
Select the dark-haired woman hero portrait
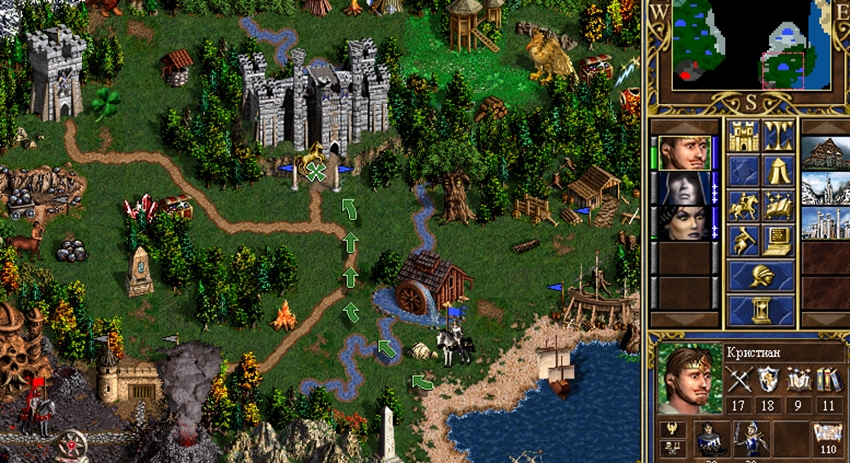tap(683, 221)
